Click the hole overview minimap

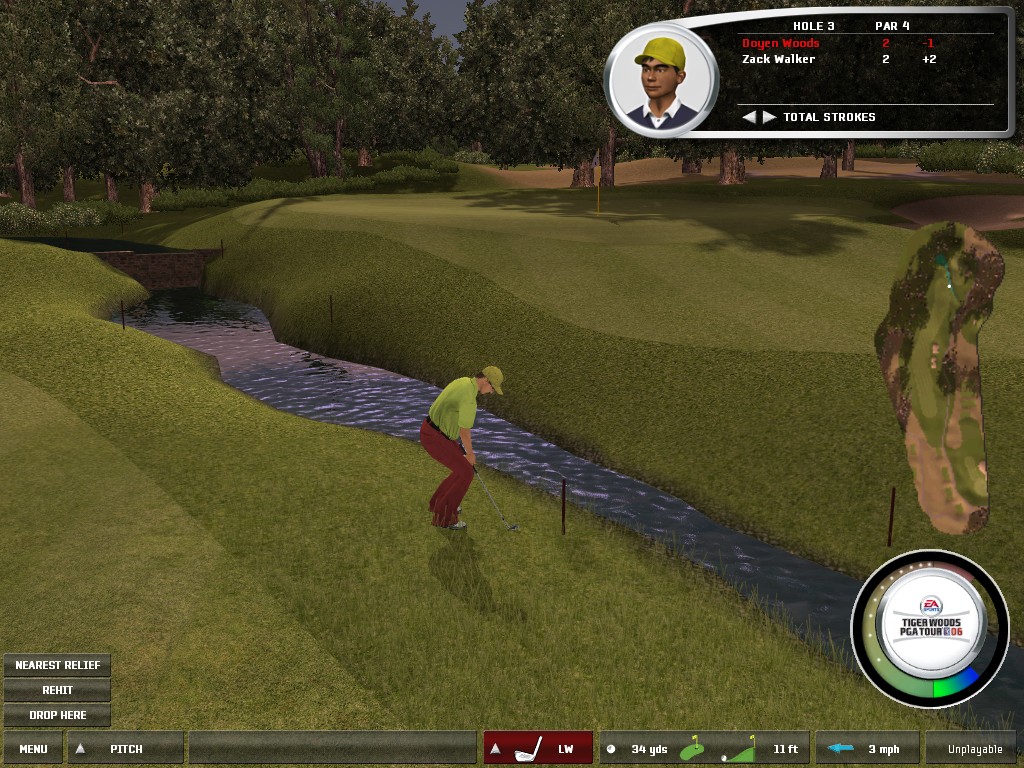tap(938, 375)
